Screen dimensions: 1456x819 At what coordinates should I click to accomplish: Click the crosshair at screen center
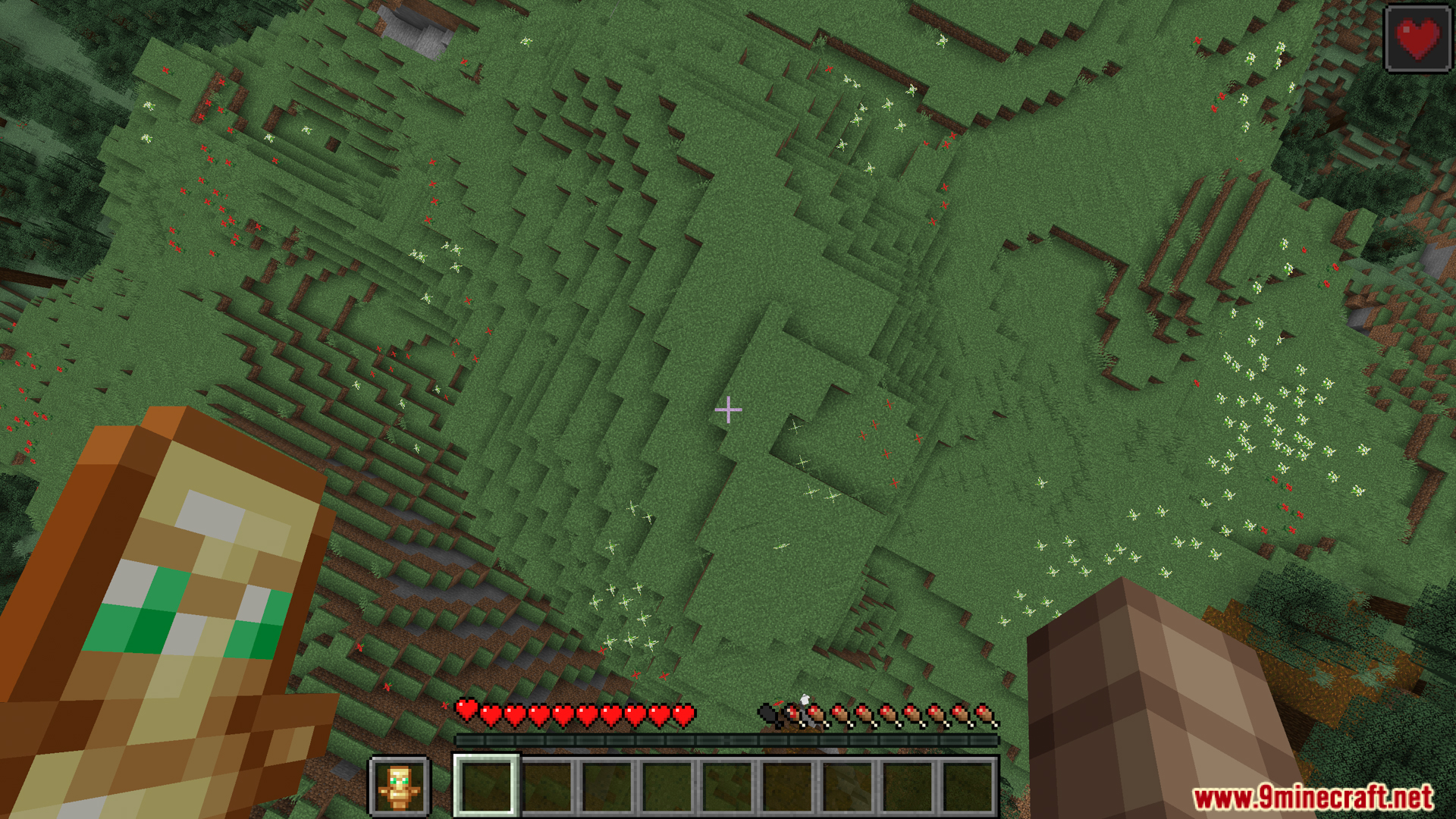click(x=728, y=409)
